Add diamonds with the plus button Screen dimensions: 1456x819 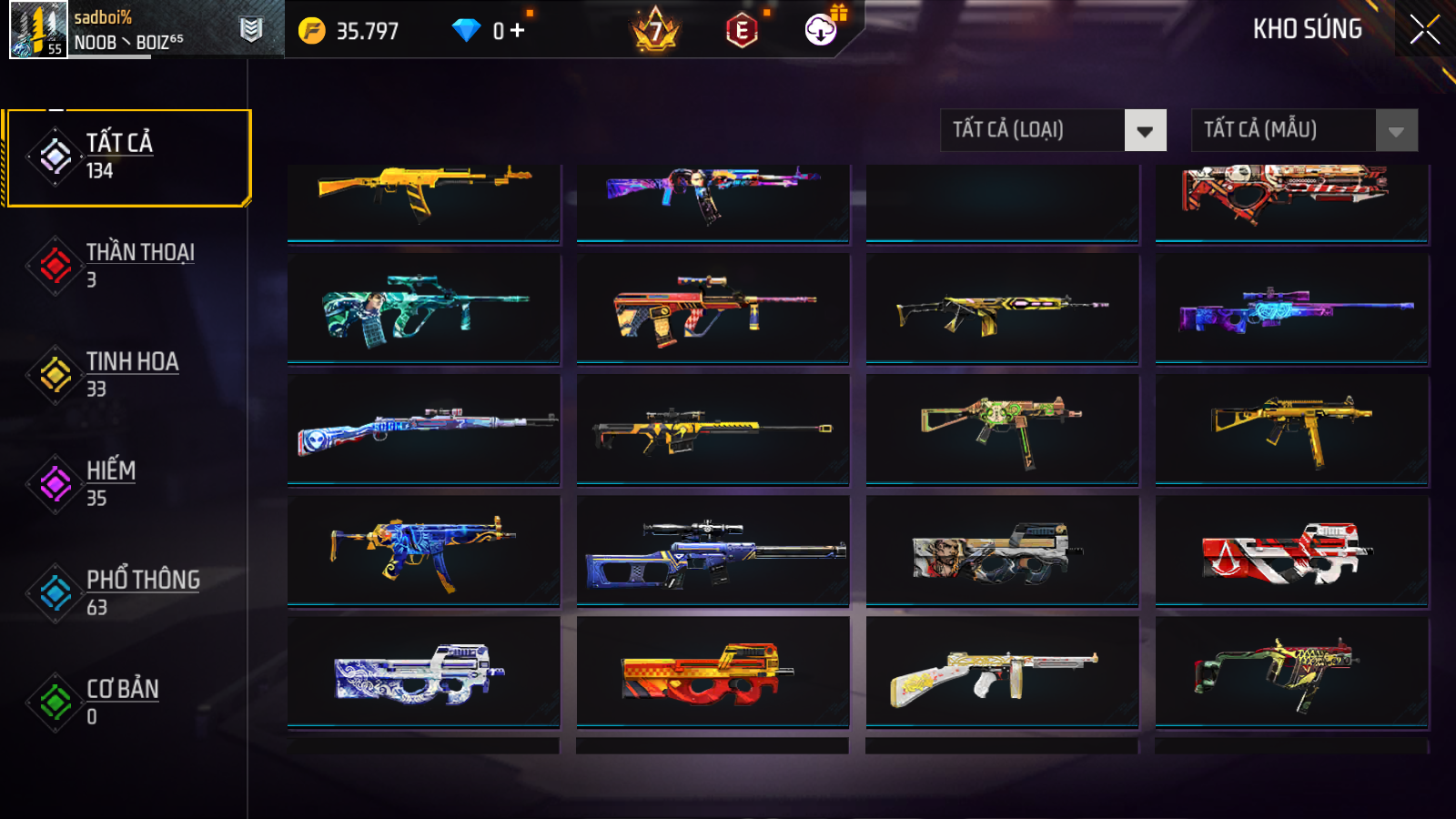click(x=518, y=31)
